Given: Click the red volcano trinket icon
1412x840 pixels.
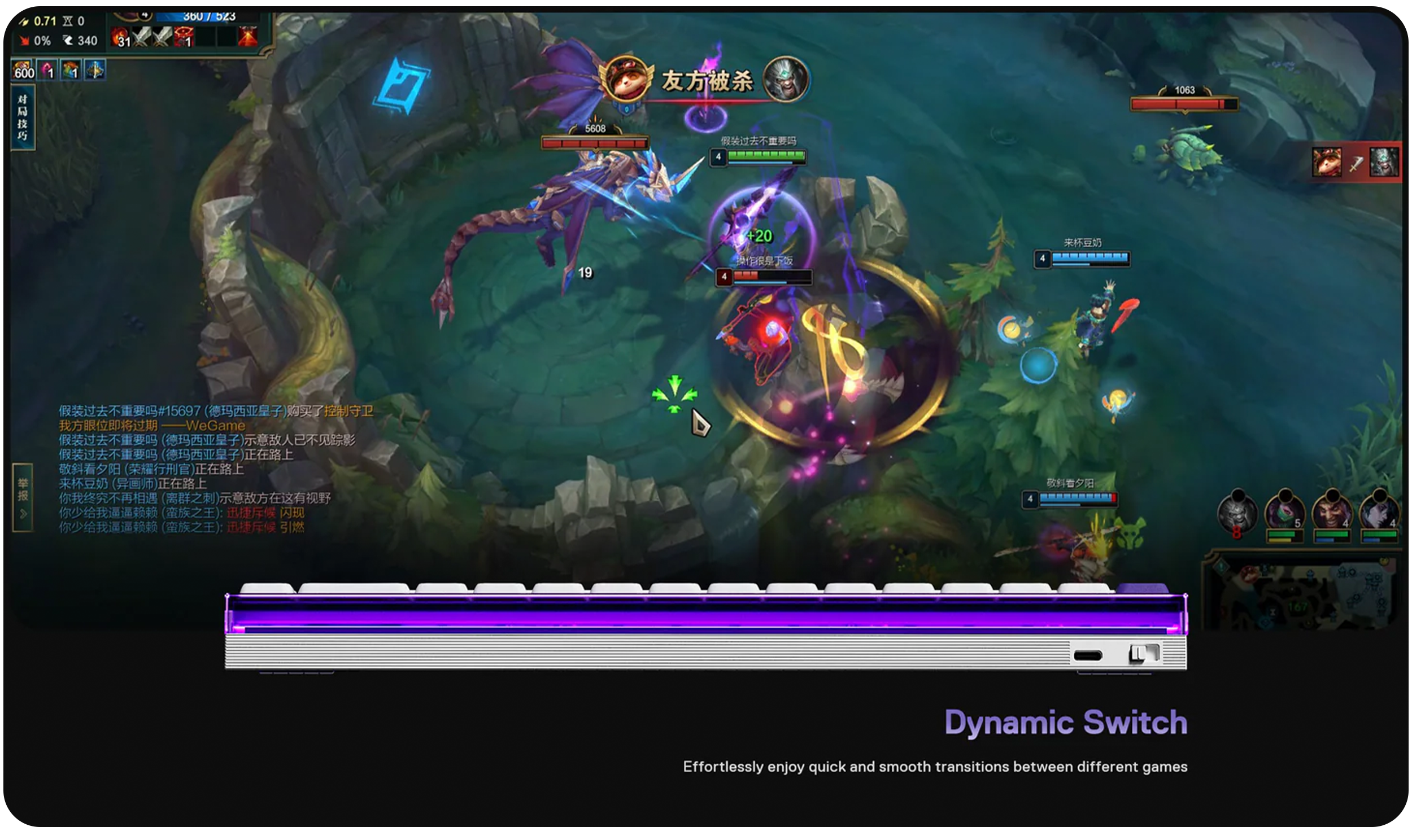Looking at the screenshot, I should (x=247, y=36).
